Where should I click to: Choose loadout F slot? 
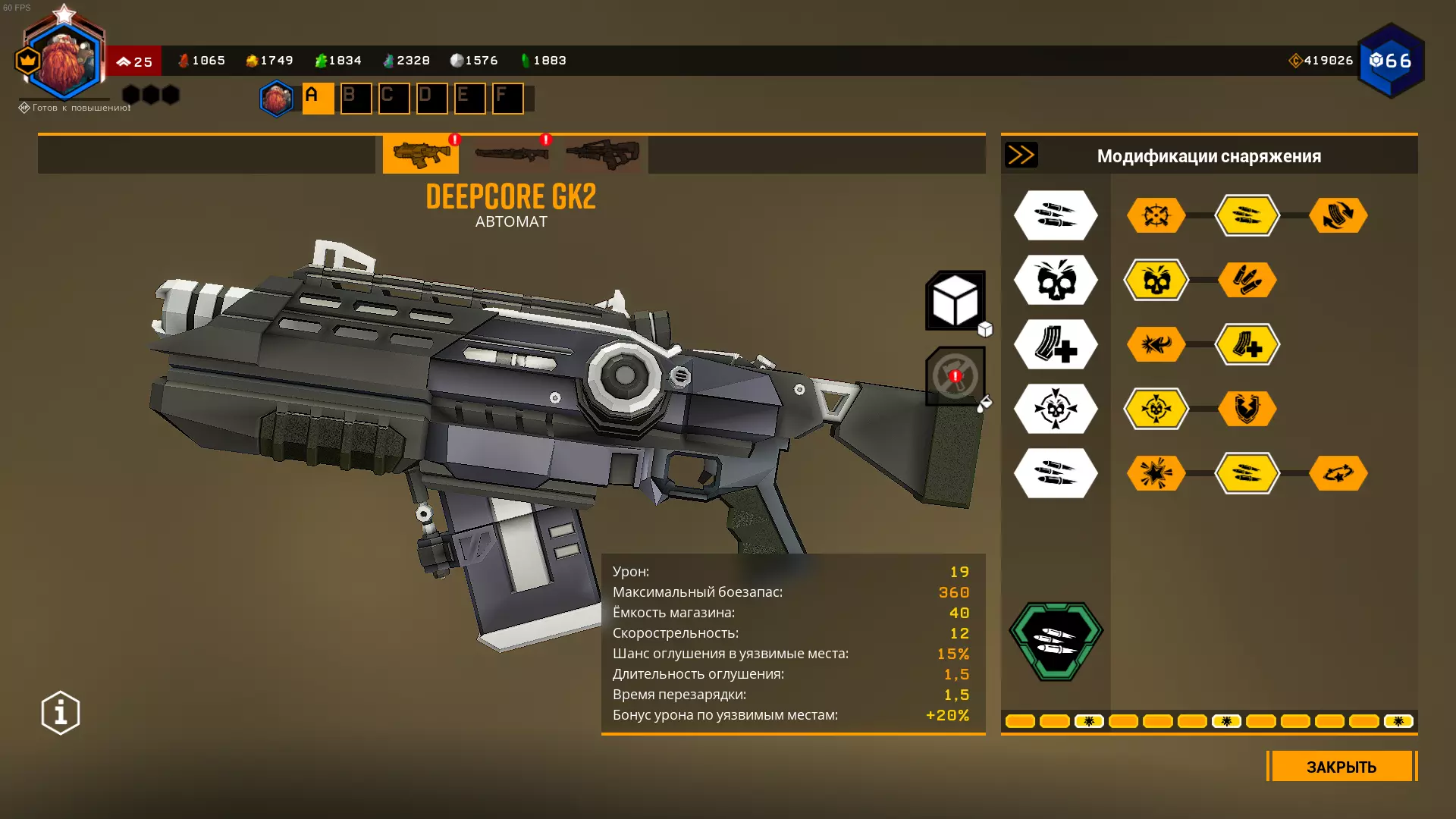point(507,98)
